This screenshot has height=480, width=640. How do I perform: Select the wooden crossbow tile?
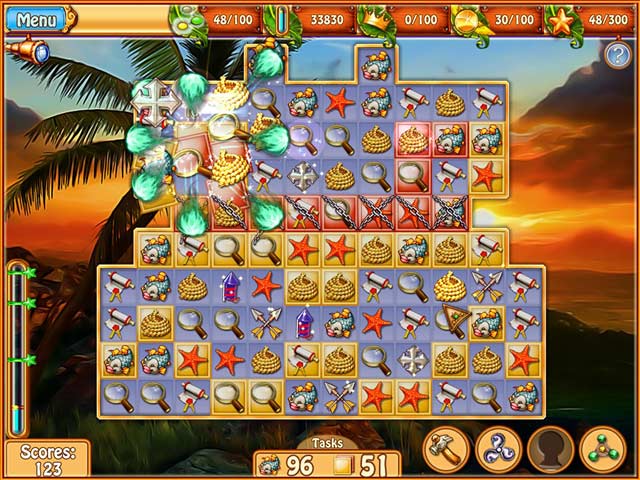(449, 321)
